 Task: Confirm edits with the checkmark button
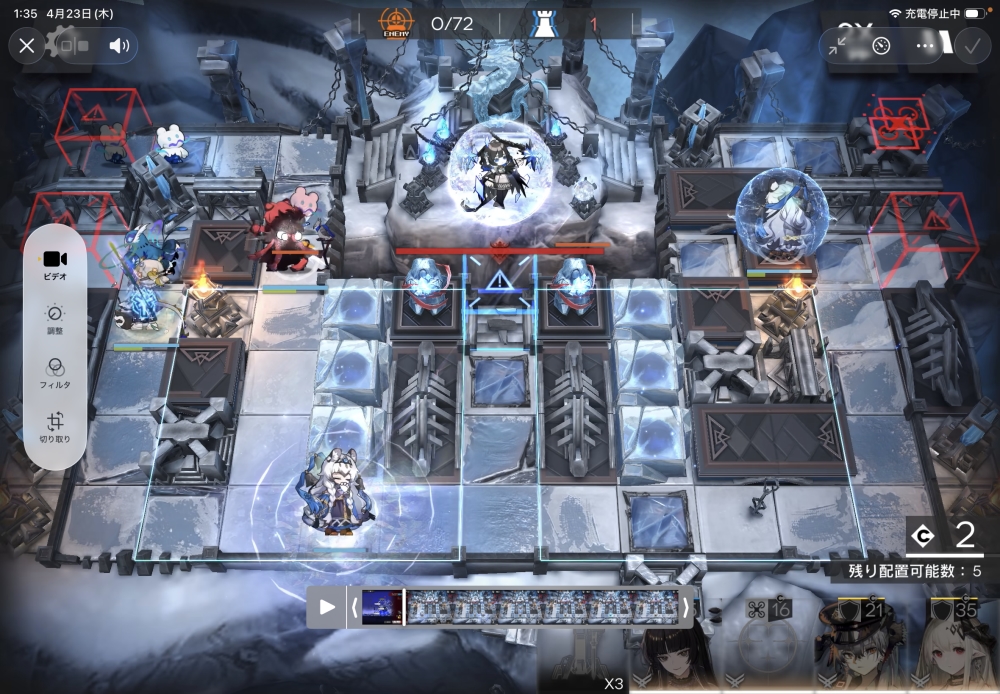(970, 45)
